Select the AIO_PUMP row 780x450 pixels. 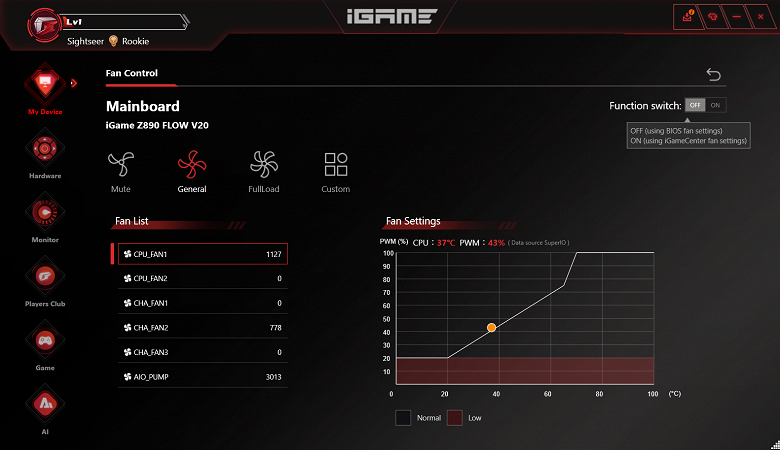(202, 378)
